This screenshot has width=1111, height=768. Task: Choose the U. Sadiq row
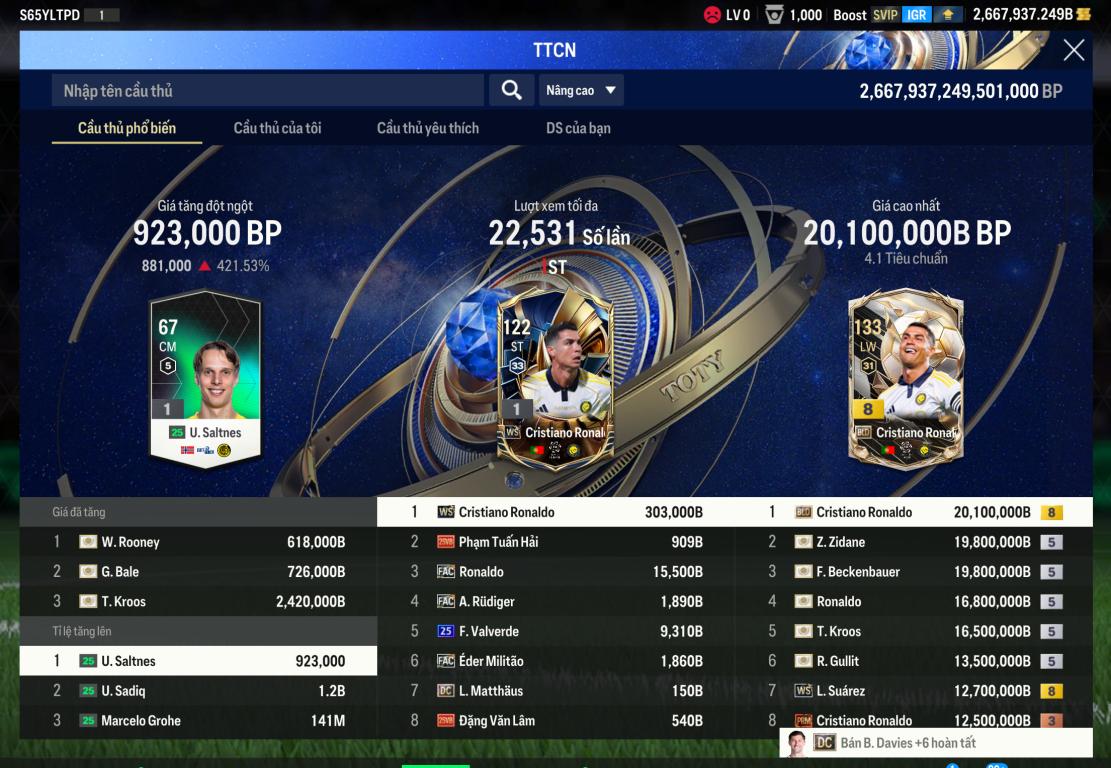tap(198, 691)
